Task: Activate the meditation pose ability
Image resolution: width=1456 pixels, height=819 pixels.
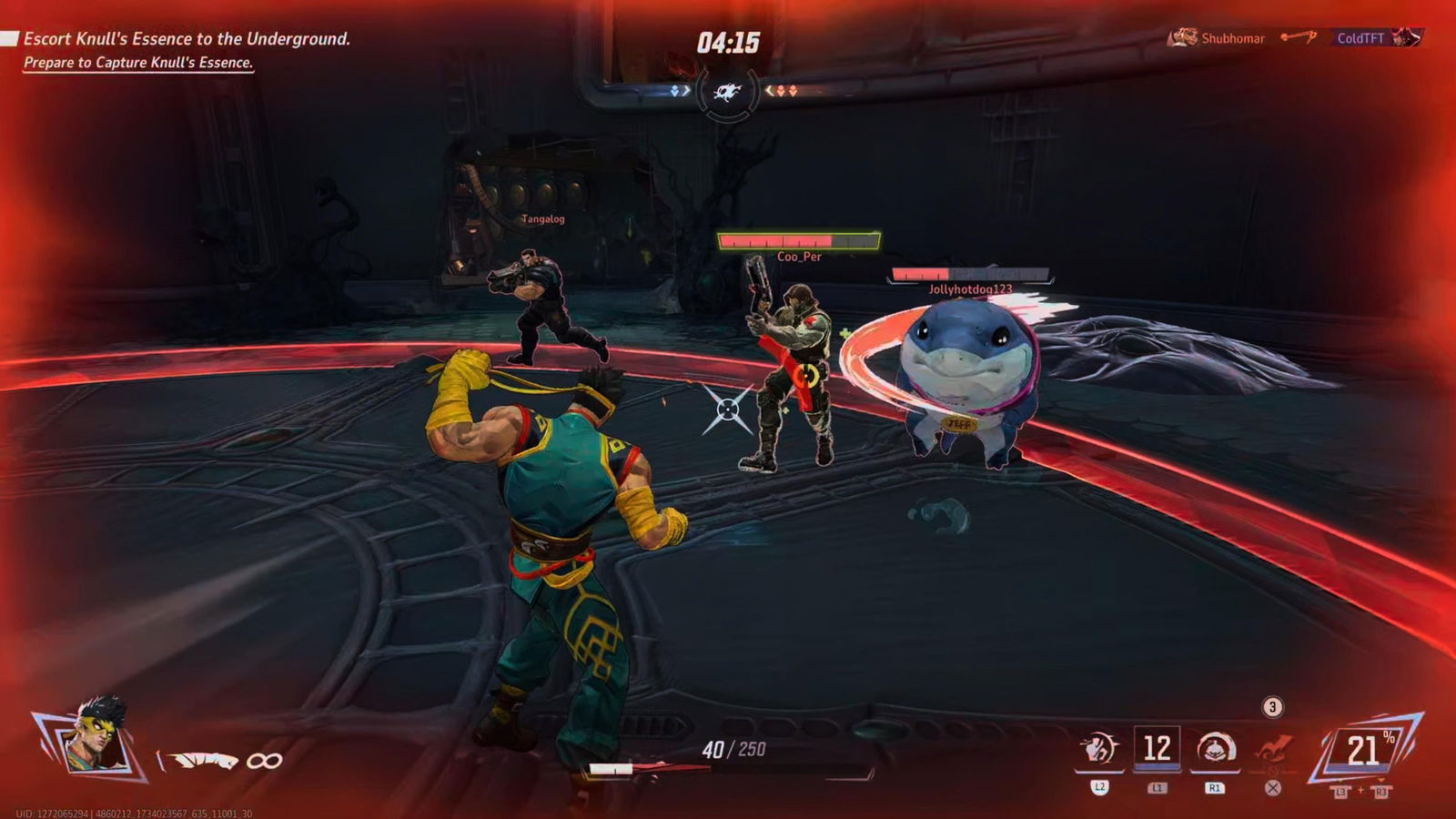Action: pyautogui.click(x=1215, y=749)
